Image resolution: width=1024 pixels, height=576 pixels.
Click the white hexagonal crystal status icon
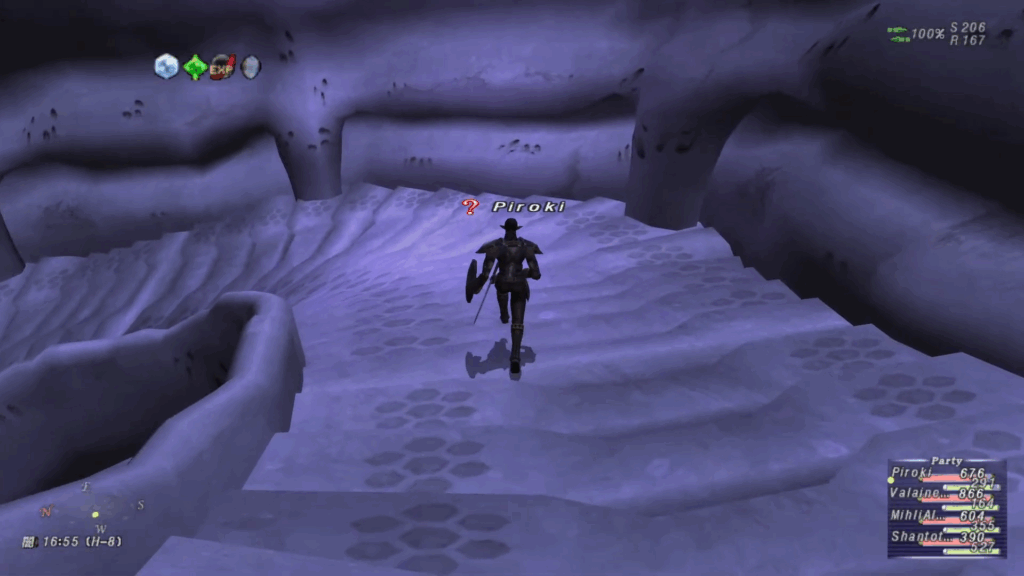point(166,67)
